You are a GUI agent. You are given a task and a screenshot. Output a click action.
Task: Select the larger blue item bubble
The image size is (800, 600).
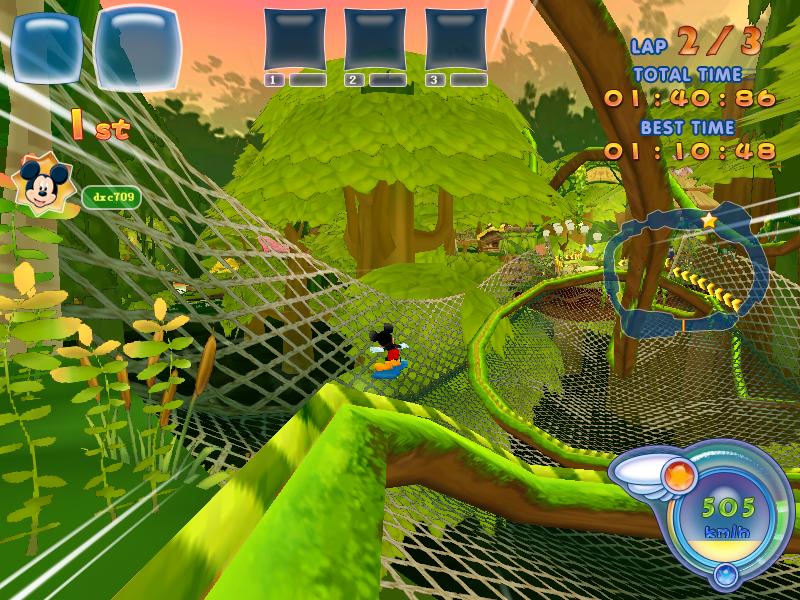[x=143, y=48]
